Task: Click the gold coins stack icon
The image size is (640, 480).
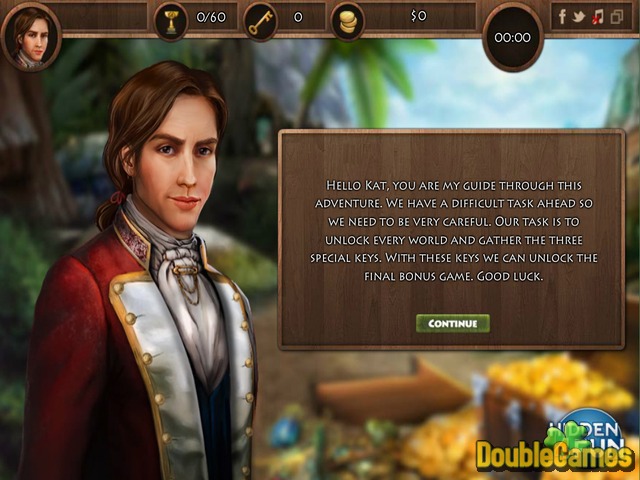Action: coord(348,18)
